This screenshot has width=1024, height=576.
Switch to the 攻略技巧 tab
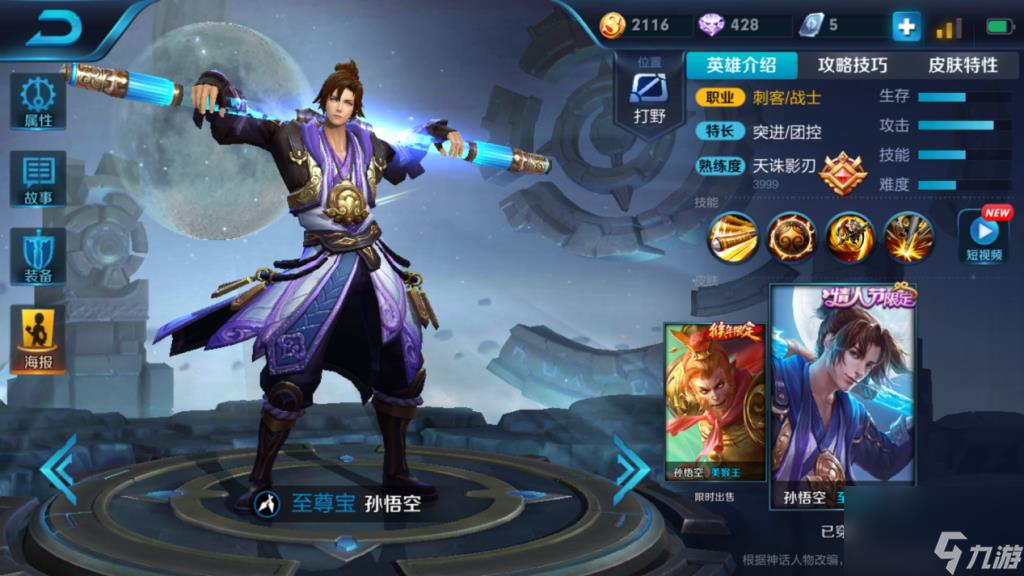(852, 65)
